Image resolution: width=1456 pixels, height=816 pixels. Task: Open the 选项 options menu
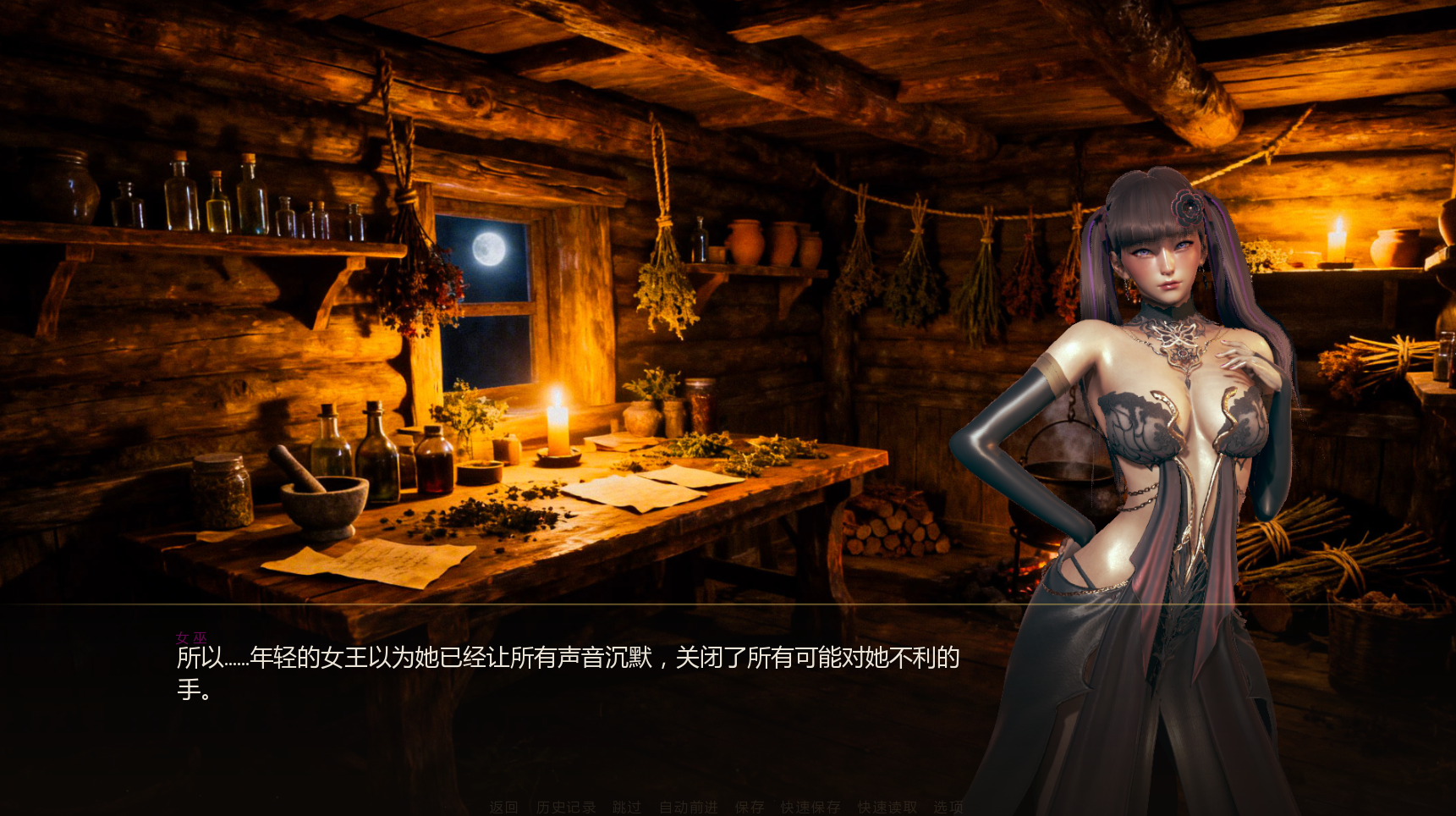tap(948, 808)
